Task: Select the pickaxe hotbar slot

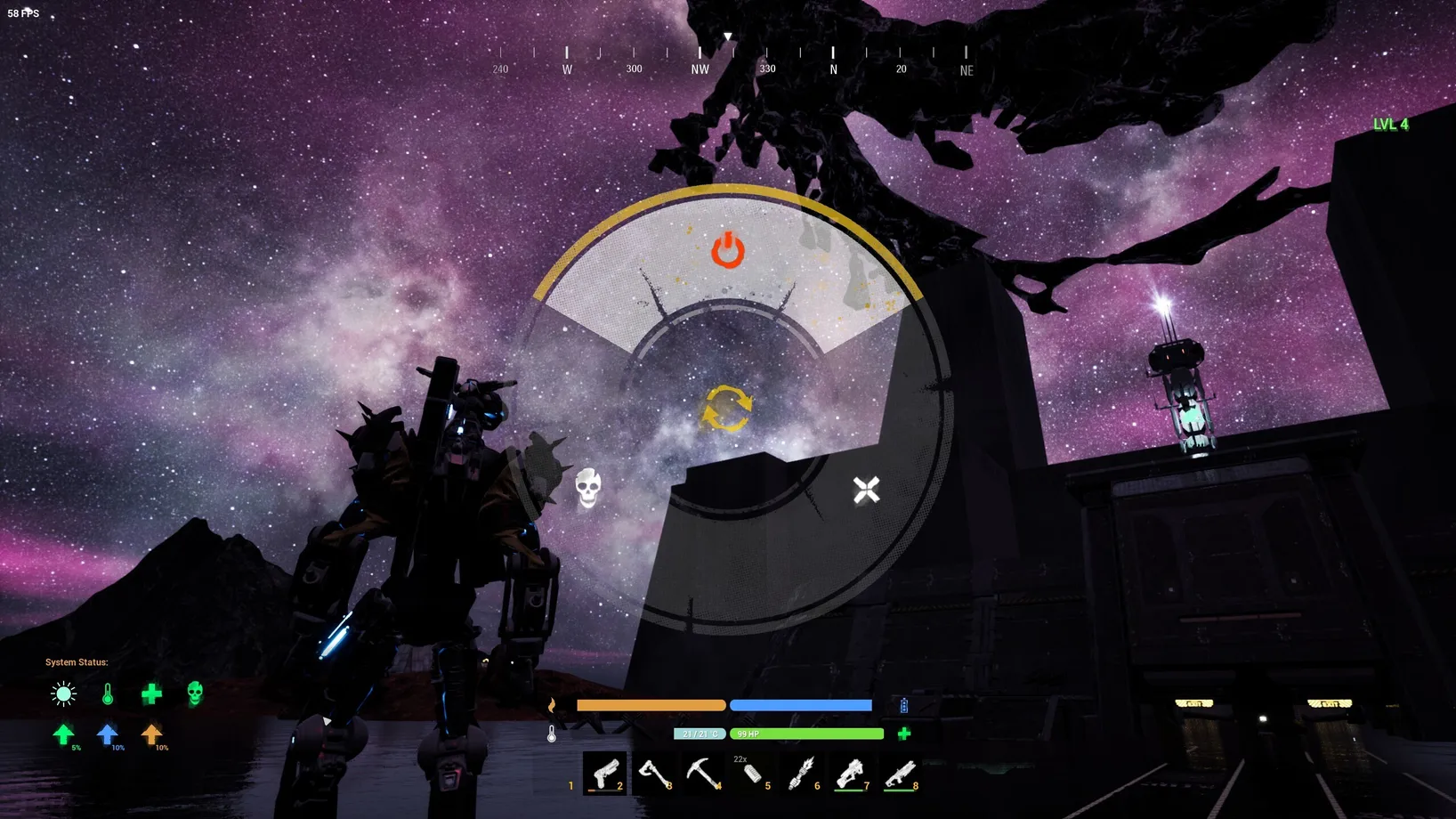Action: [703, 773]
